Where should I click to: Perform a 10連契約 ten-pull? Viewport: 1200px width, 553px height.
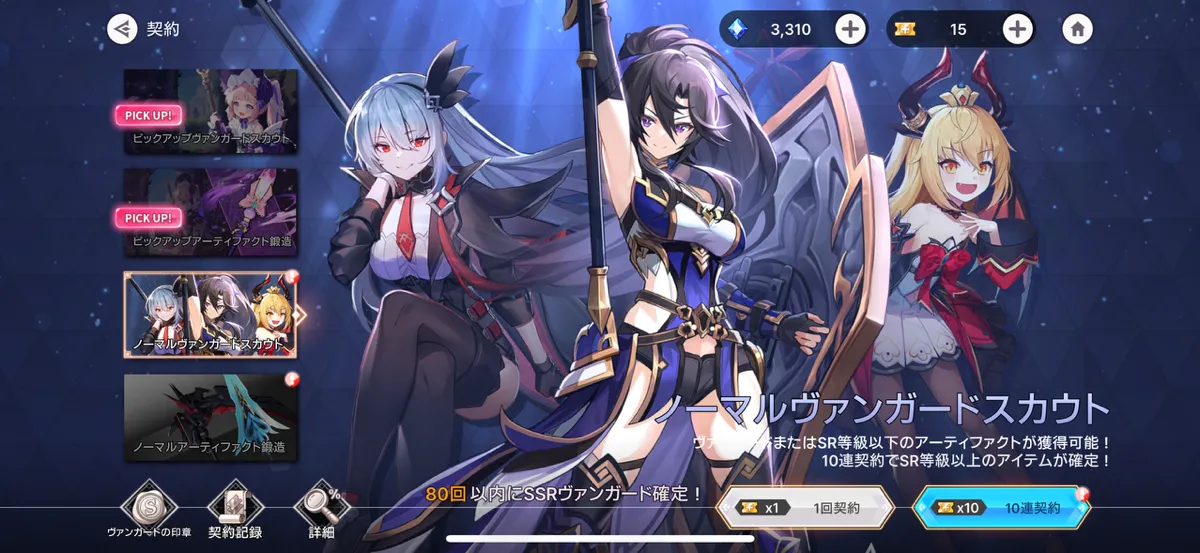click(1001, 507)
